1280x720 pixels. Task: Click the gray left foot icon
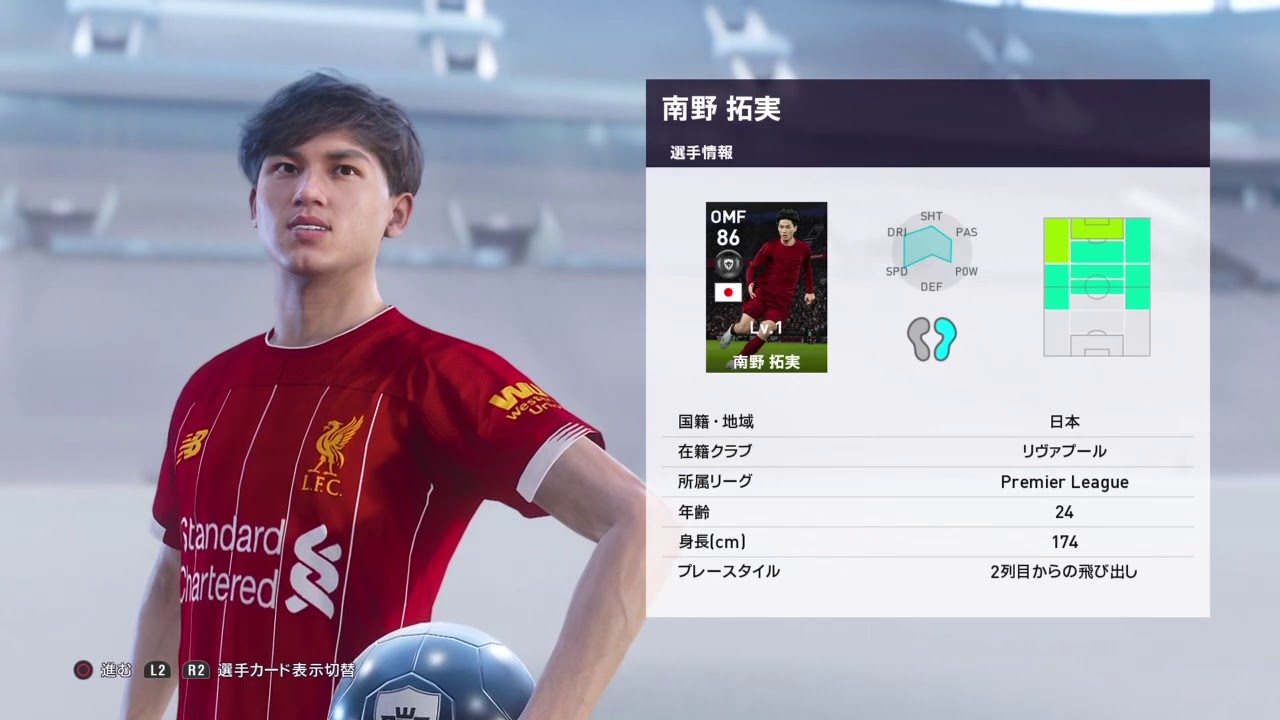(917, 340)
